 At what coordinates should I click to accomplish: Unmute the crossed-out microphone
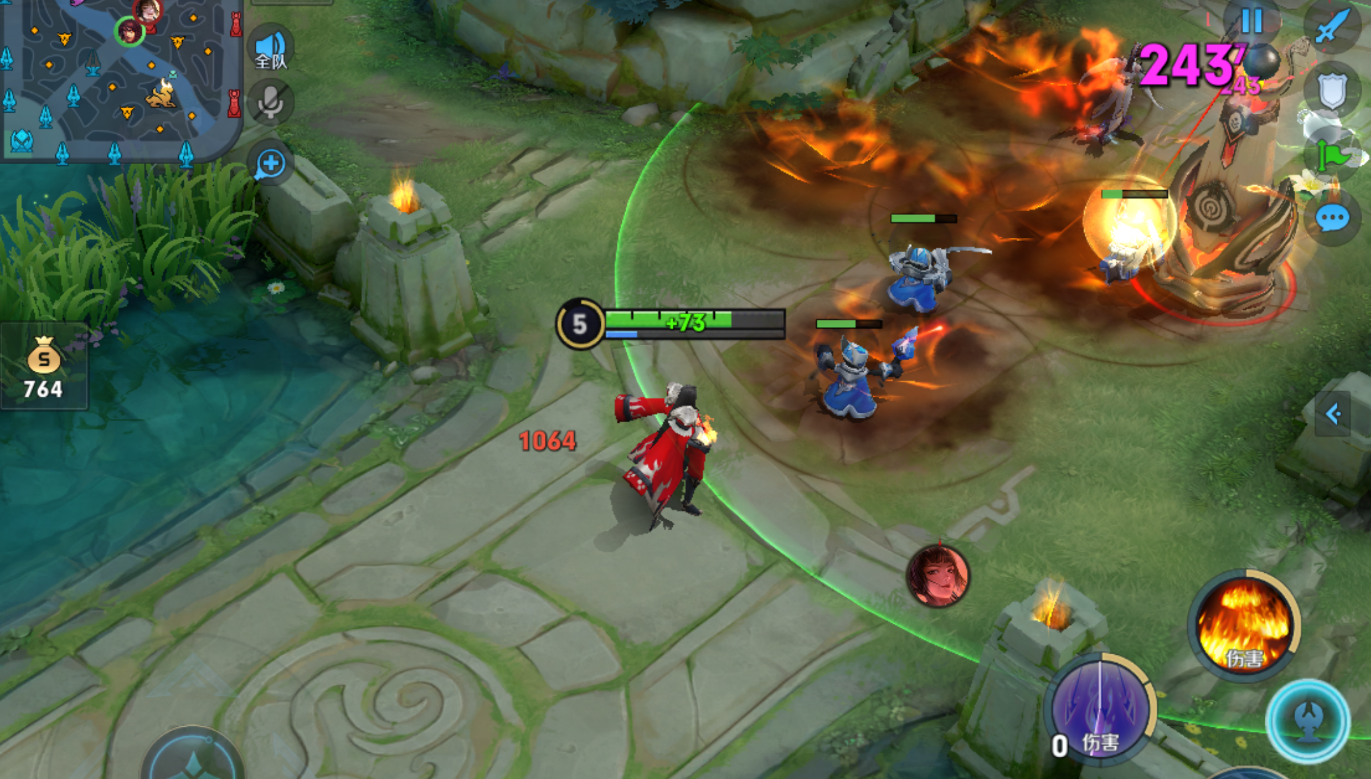click(270, 102)
